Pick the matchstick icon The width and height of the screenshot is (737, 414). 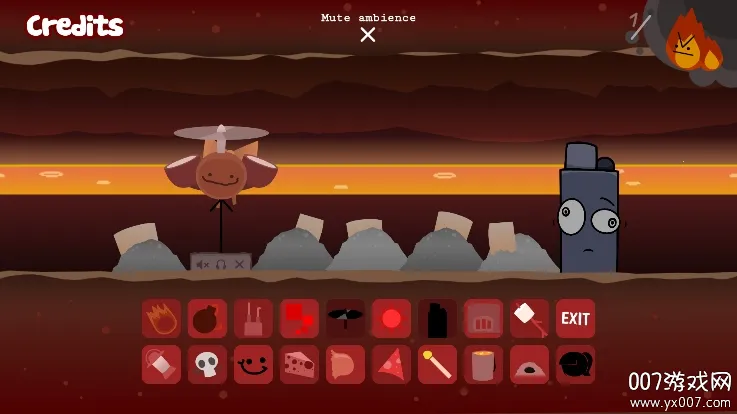438,365
